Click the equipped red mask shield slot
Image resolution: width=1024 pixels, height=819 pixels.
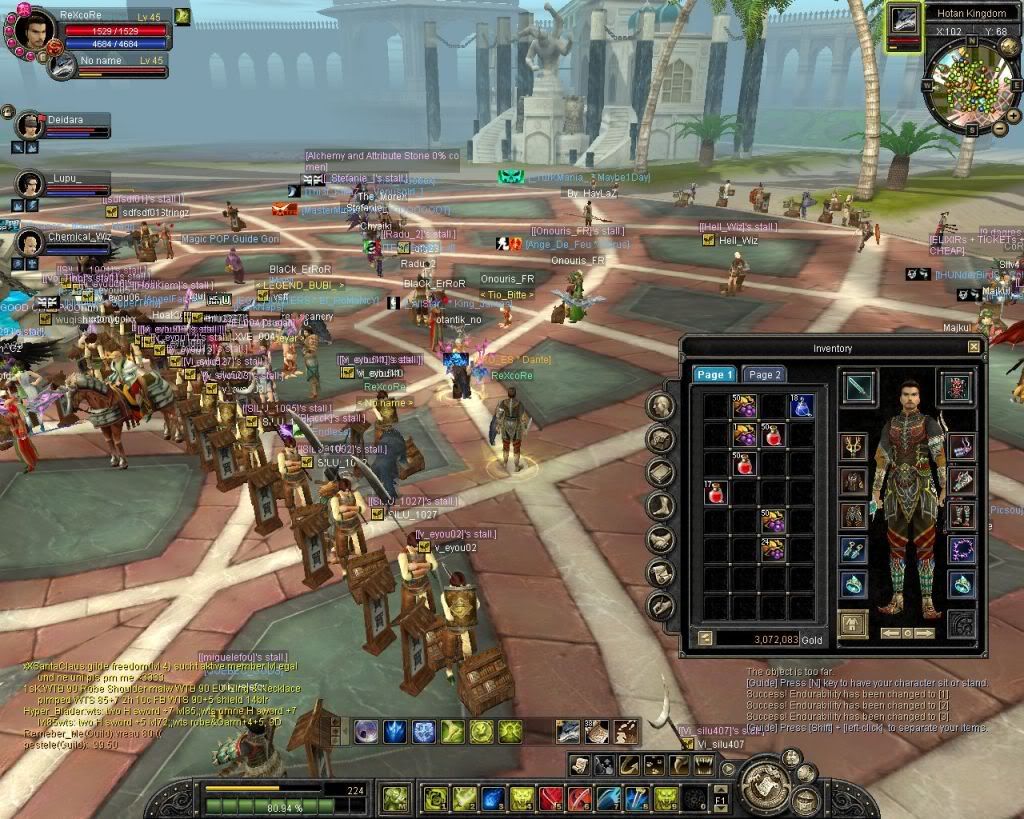(957, 387)
